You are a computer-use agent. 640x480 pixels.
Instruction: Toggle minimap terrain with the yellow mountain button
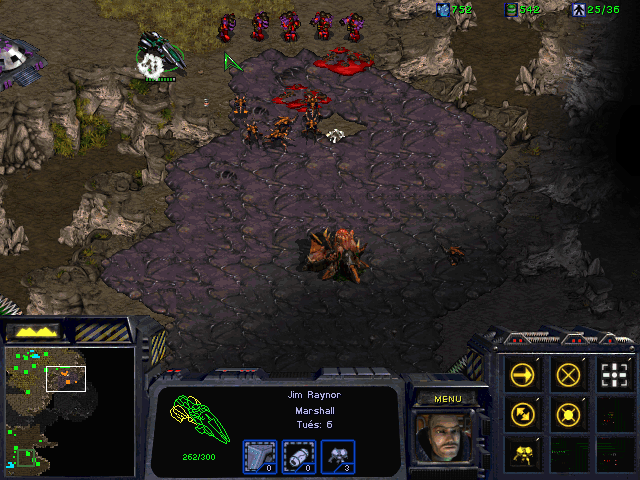tap(33, 331)
